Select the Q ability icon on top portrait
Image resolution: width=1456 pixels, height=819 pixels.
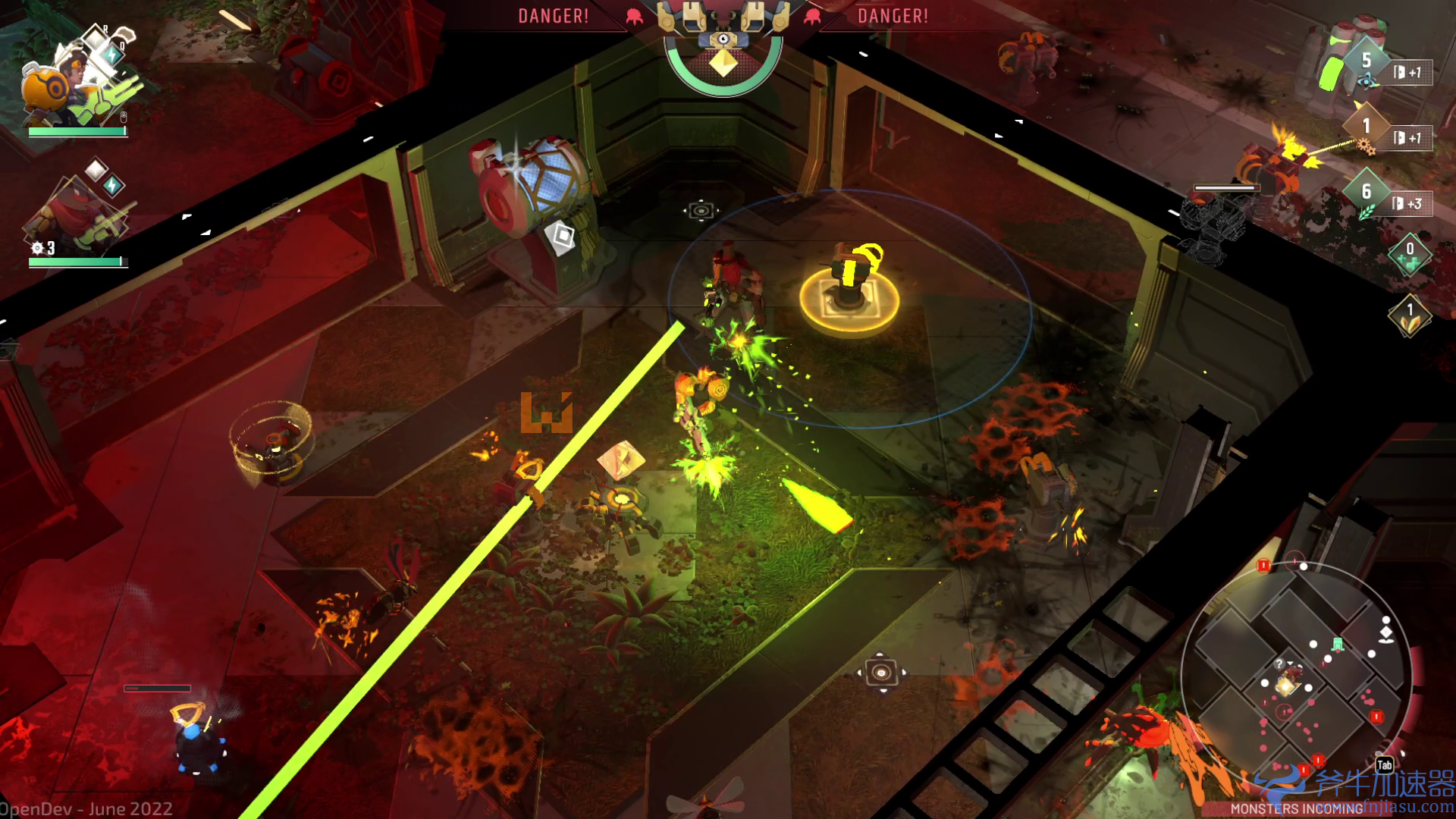click(x=112, y=53)
